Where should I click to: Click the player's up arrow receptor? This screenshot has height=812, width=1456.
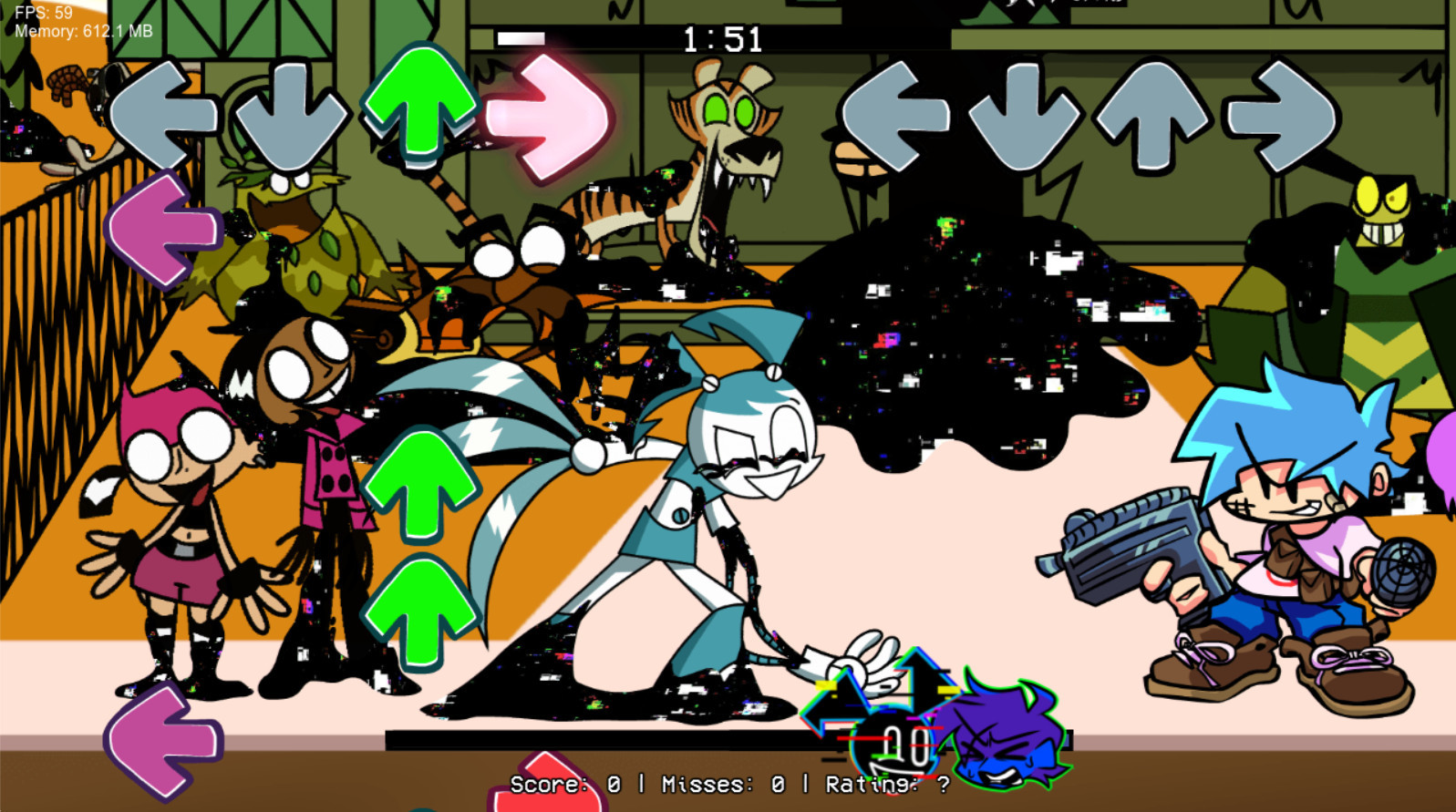[1151, 114]
